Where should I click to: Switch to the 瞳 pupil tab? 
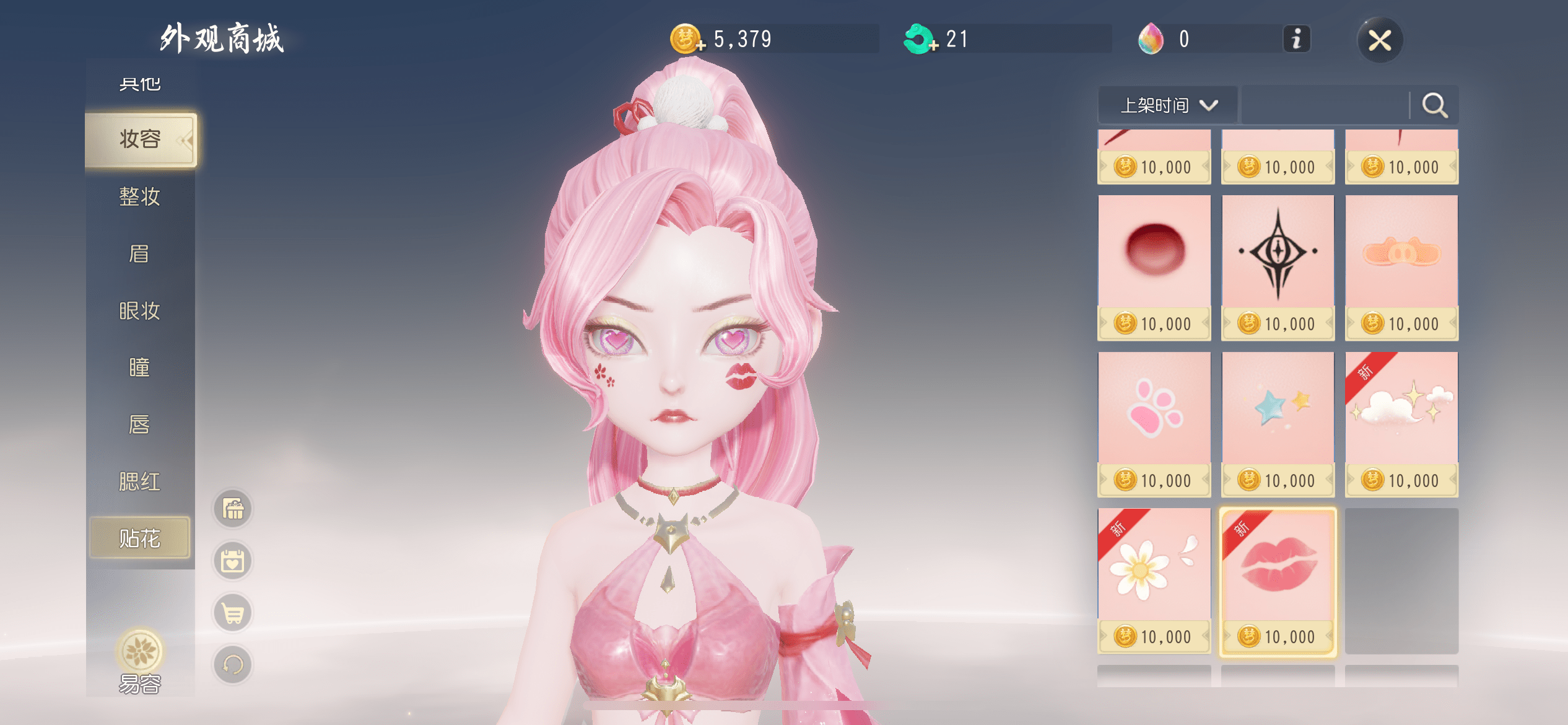140,368
